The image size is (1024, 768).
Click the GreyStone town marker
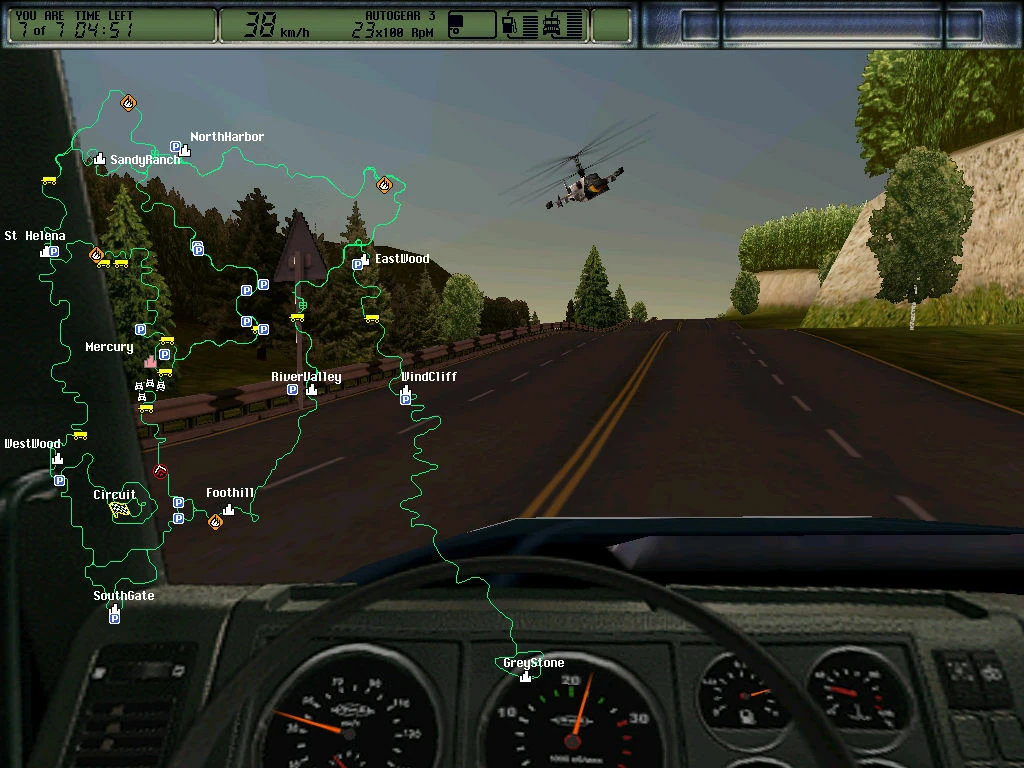click(x=526, y=675)
